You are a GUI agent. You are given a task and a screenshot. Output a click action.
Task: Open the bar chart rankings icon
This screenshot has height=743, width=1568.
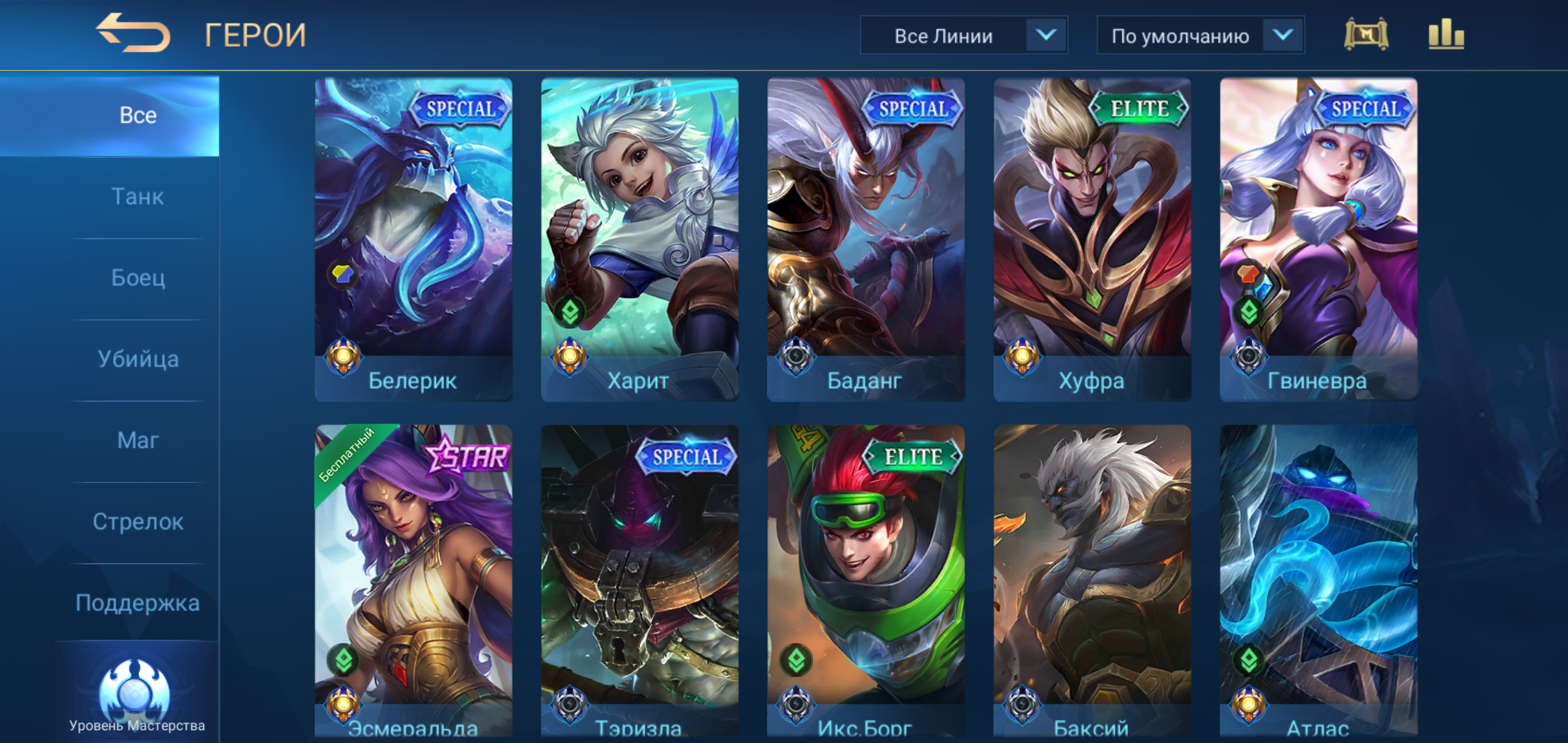tap(1446, 35)
